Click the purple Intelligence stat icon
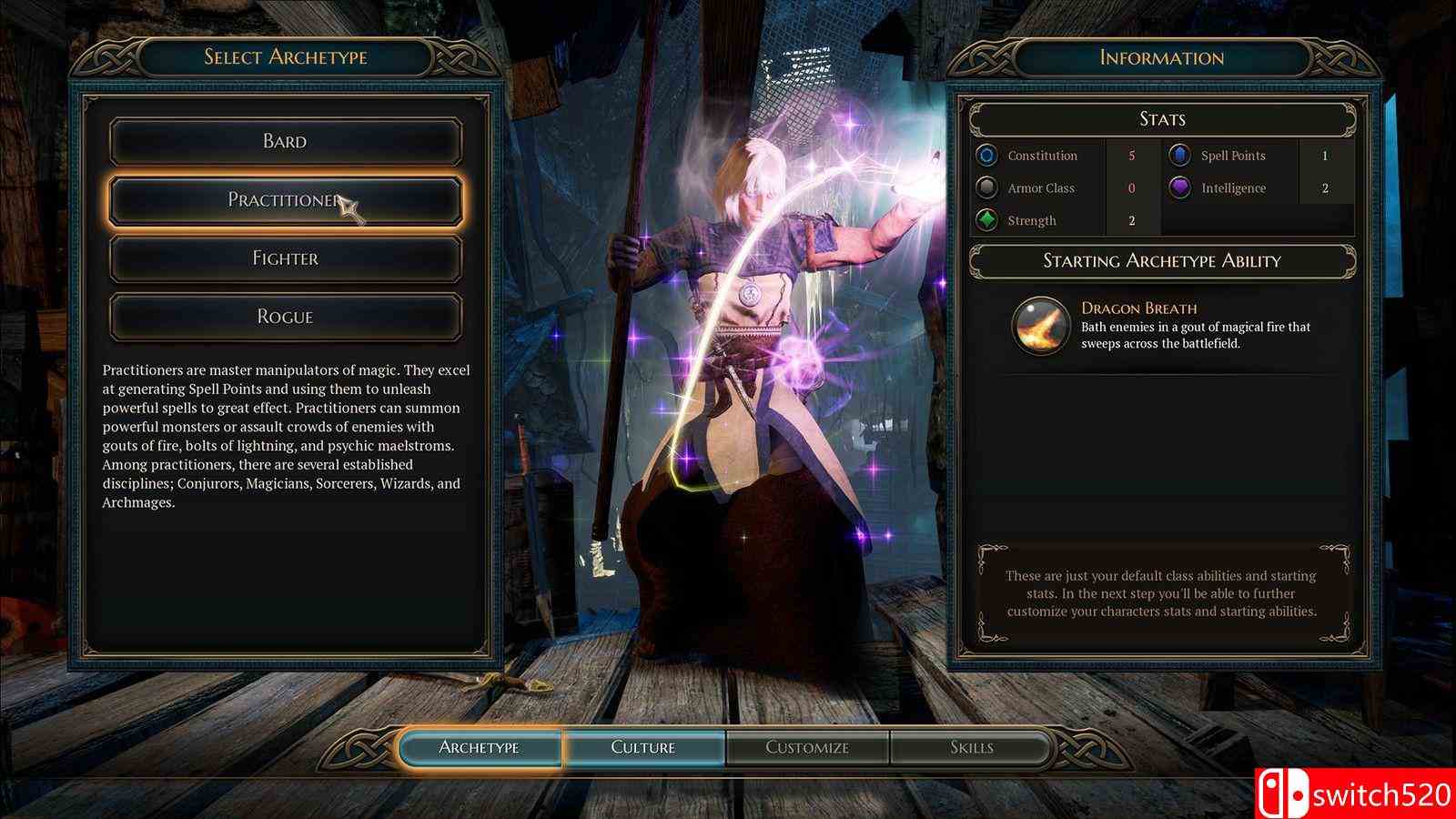Screen dimensions: 1456x819 click(1178, 187)
